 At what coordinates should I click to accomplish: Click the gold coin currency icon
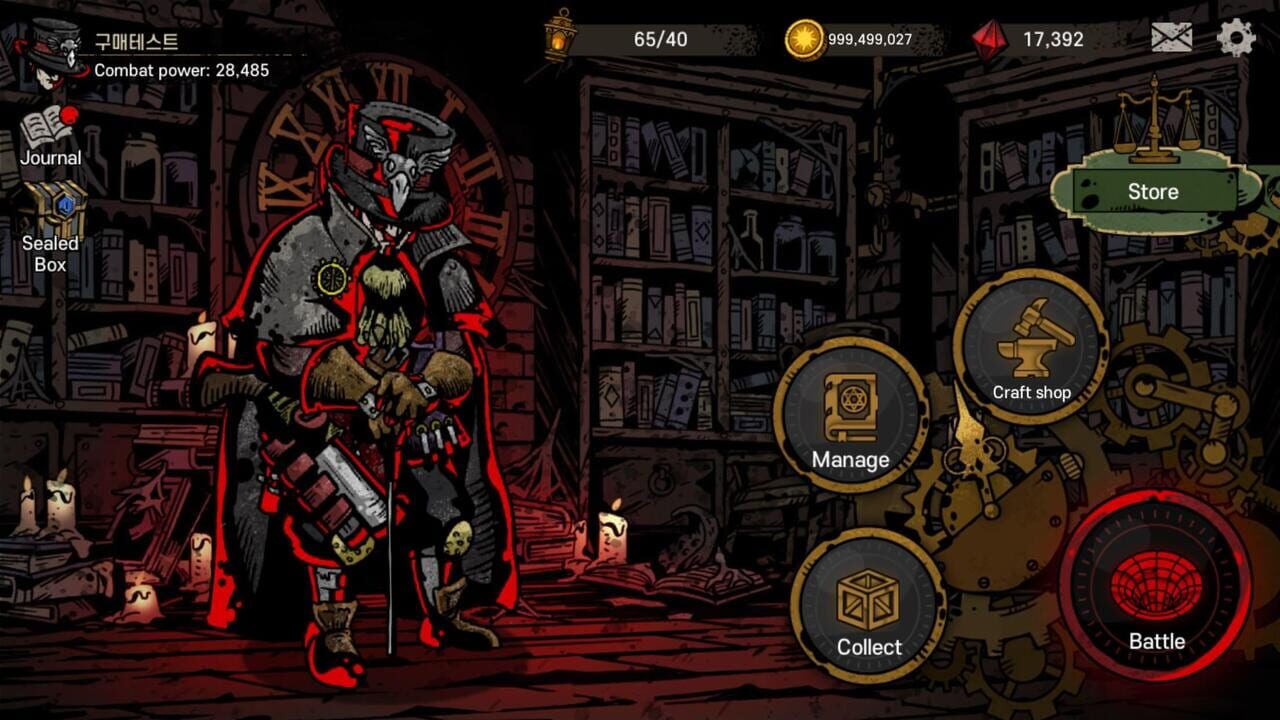(806, 38)
